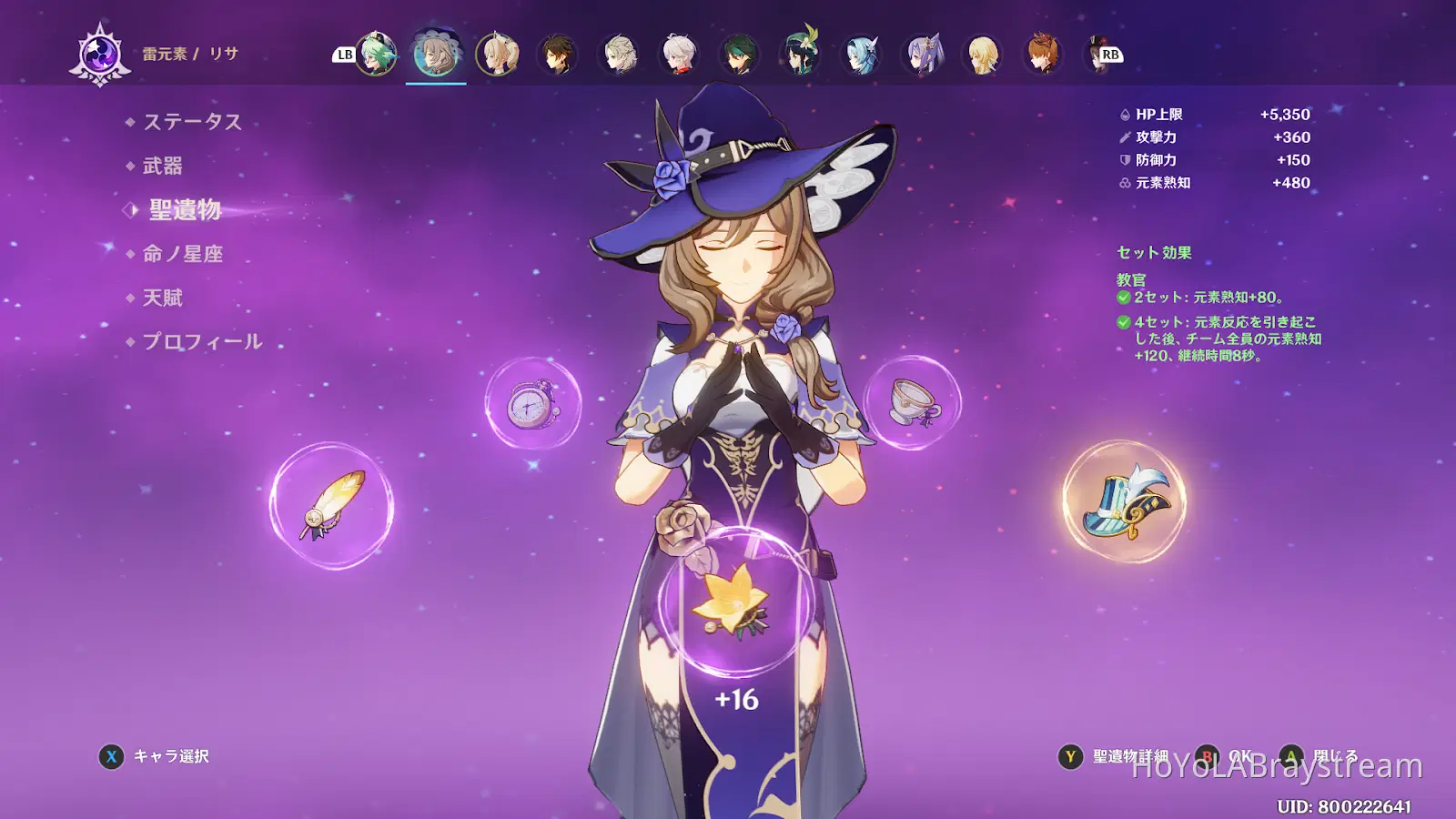This screenshot has height=819, width=1456.
Task: Open the ステータス menu entry
Action: (192, 122)
